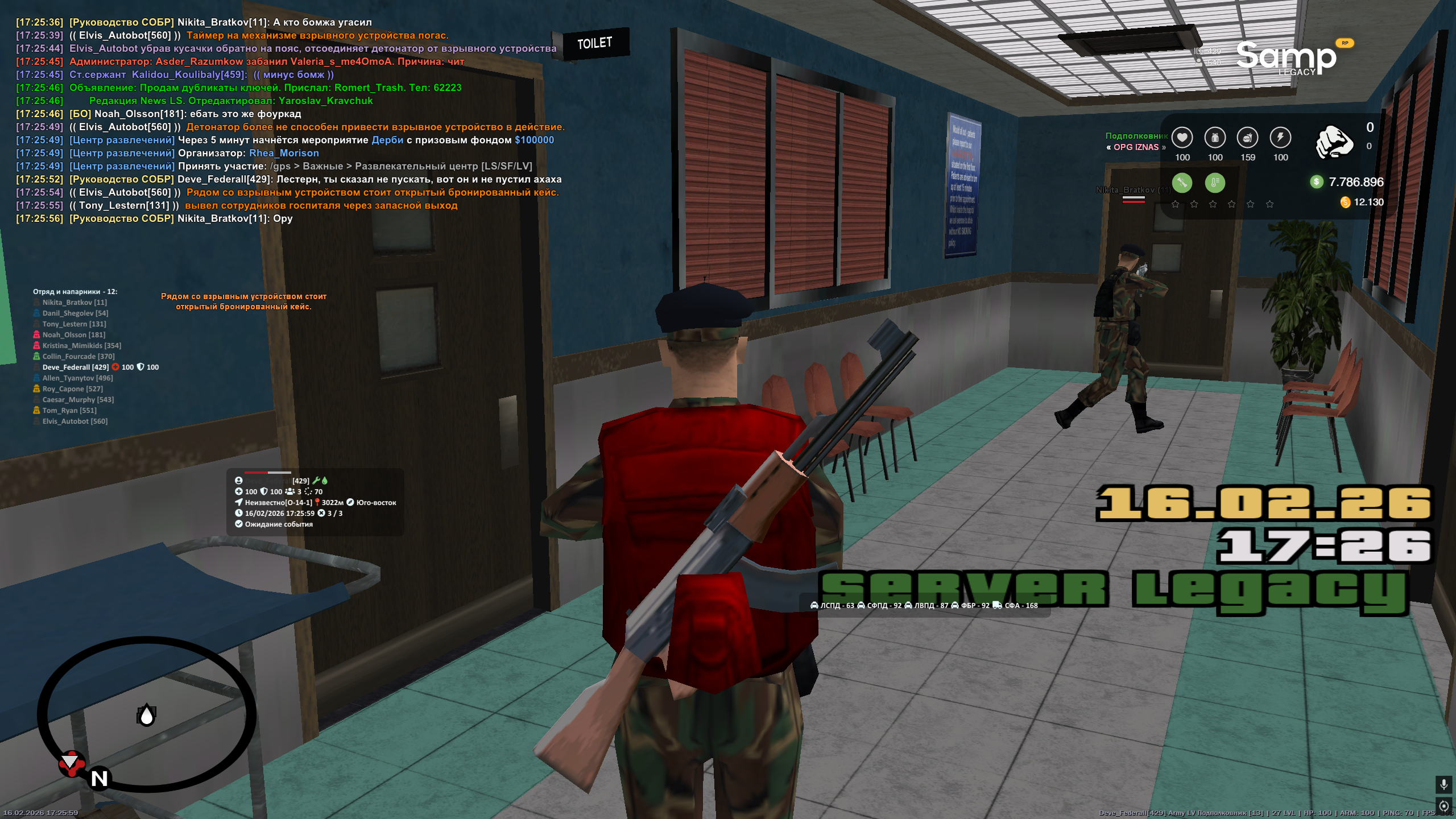Image resolution: width=1456 pixels, height=819 pixels.
Task: Select Elvis_Autobot in the squad list
Action: tap(75, 421)
